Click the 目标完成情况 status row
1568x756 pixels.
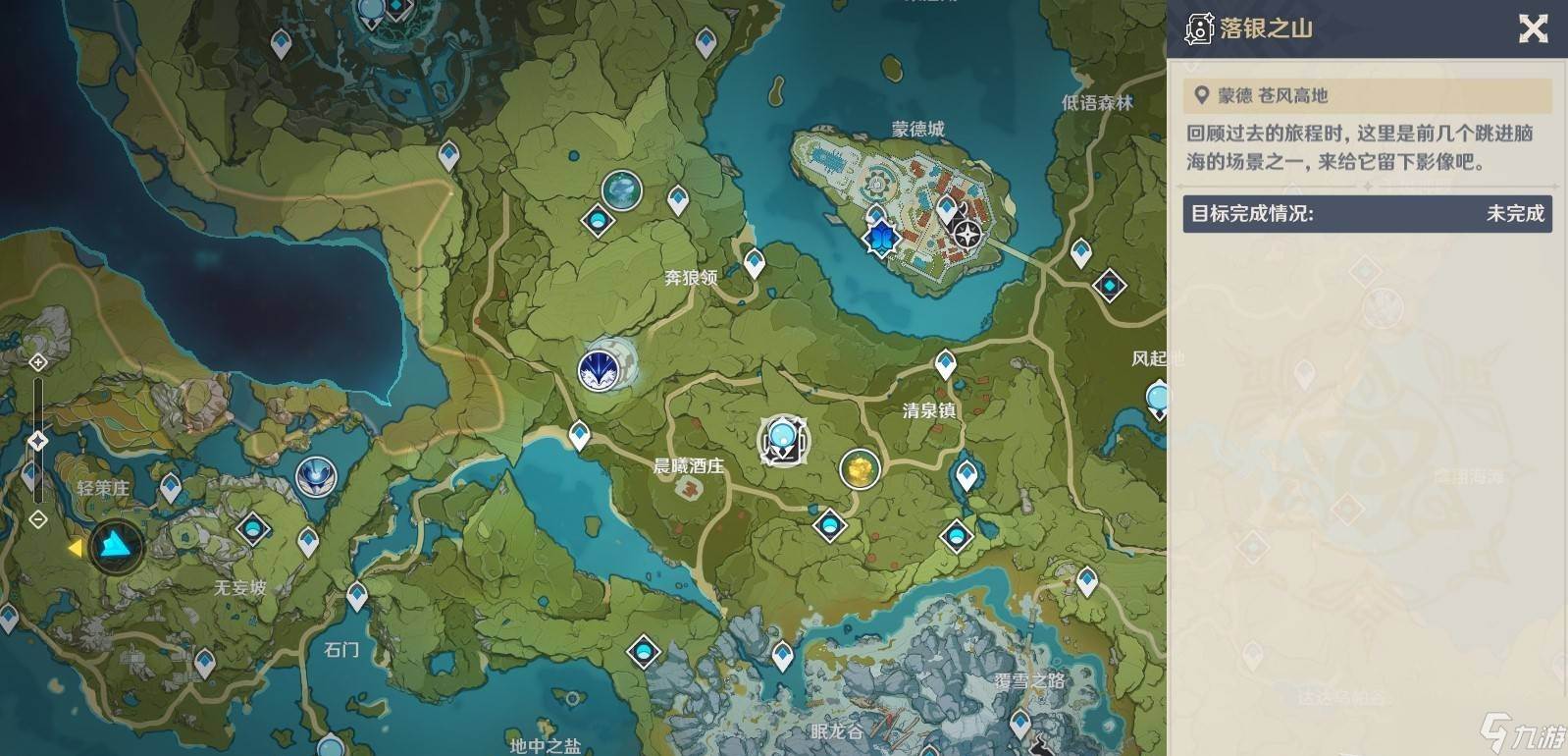tap(1367, 213)
